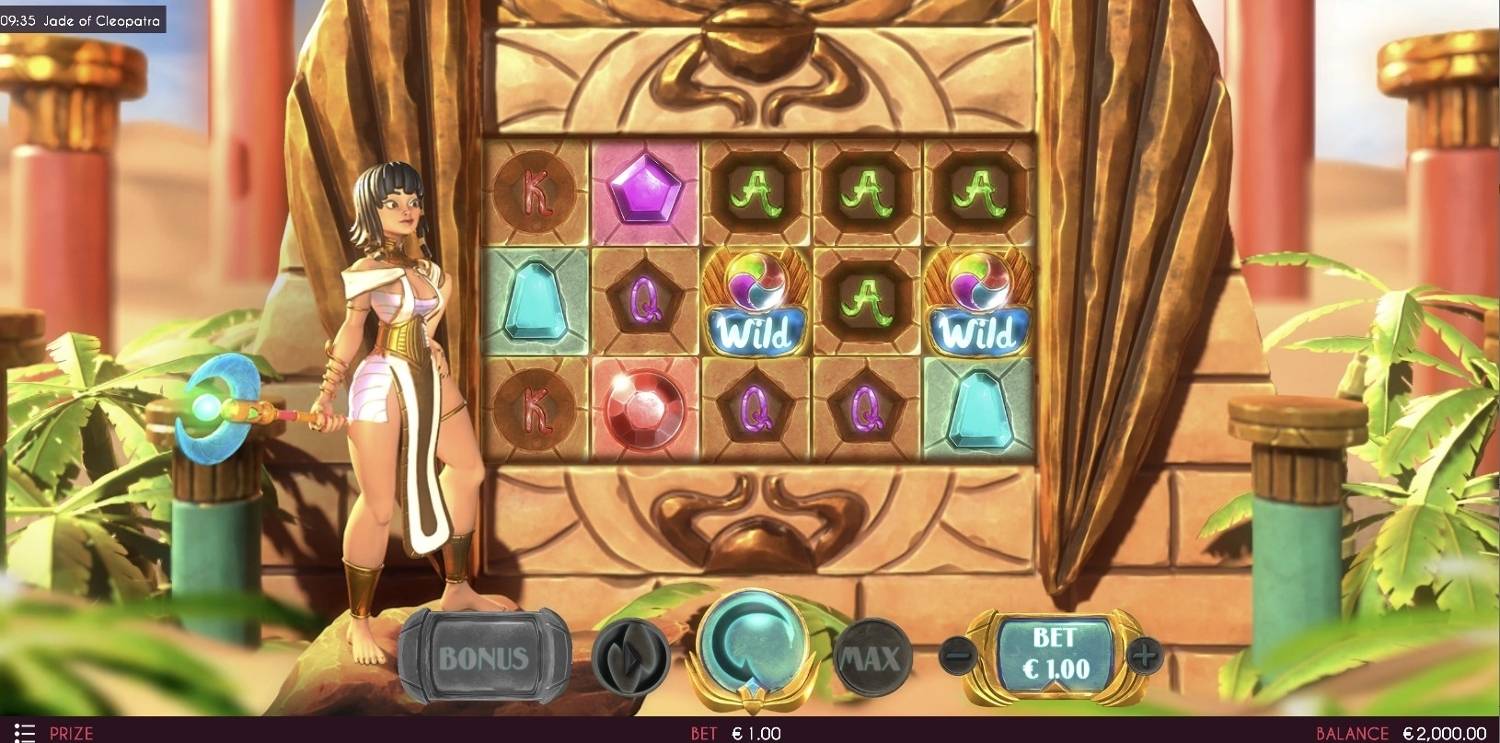This screenshot has height=743, width=1500.
Task: Toggle the rightmost Wild symbol
Action: [x=972, y=302]
